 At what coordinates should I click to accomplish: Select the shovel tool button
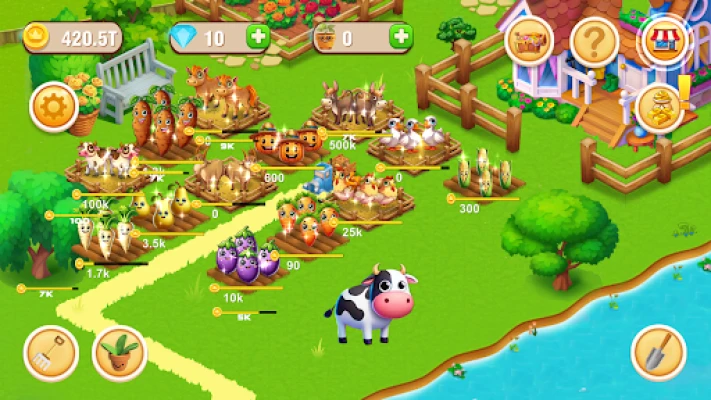point(658,353)
